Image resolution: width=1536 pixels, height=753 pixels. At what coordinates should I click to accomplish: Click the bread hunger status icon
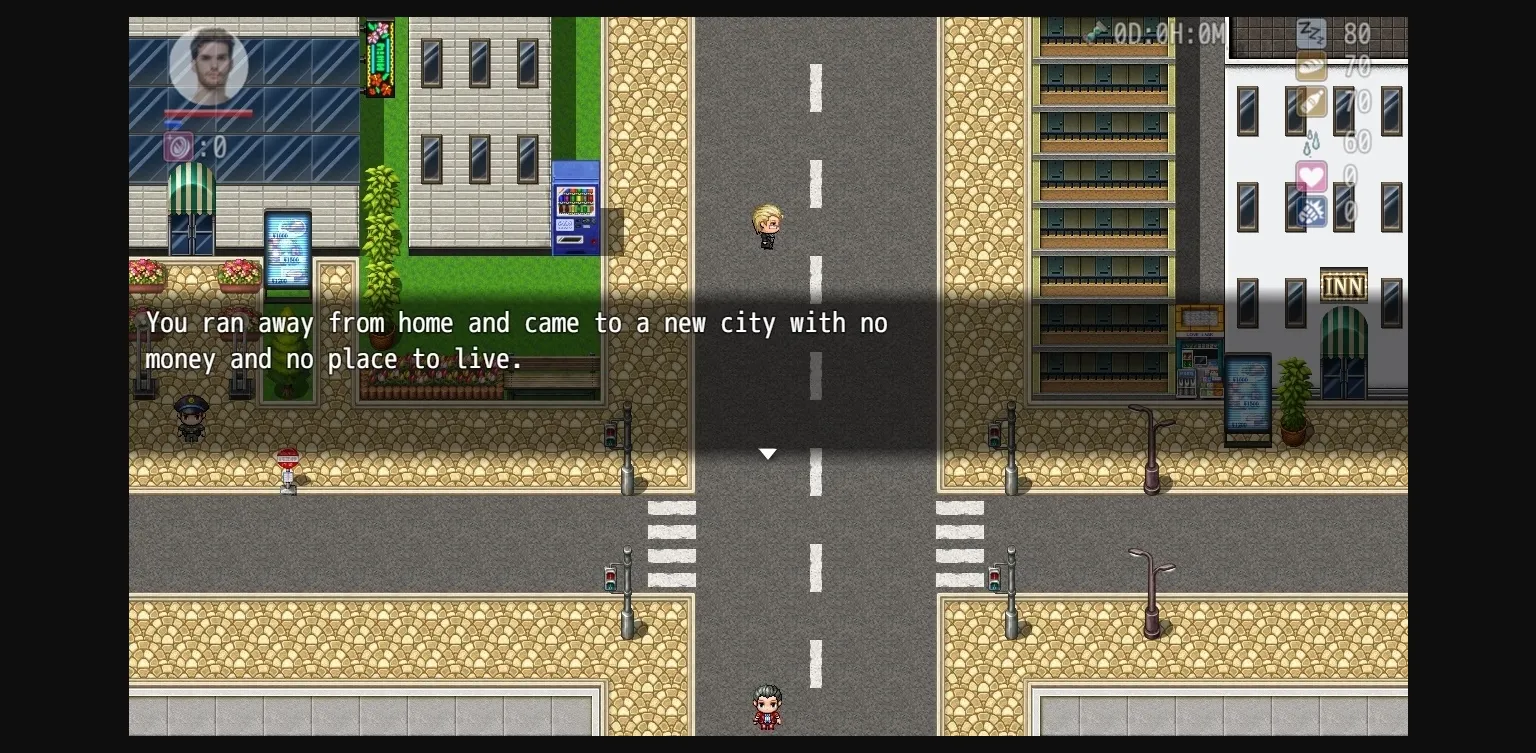coord(1310,68)
